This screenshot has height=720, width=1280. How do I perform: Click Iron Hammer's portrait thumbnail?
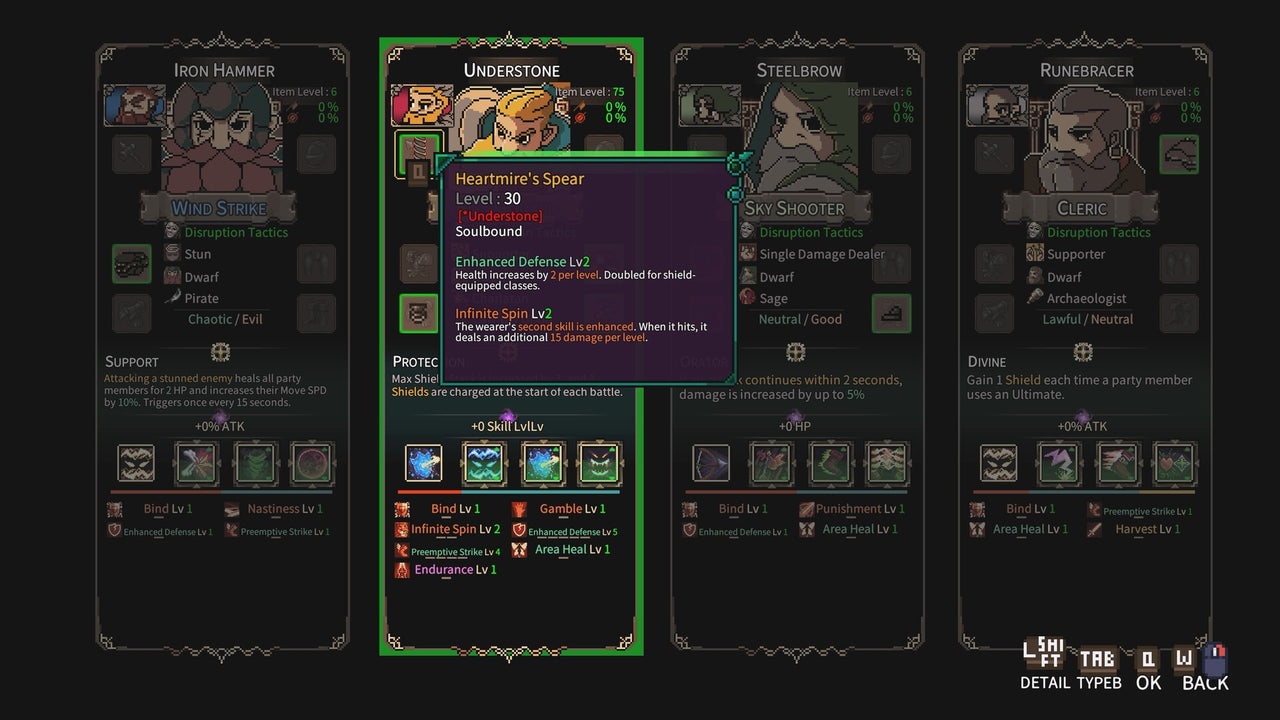click(x=134, y=106)
